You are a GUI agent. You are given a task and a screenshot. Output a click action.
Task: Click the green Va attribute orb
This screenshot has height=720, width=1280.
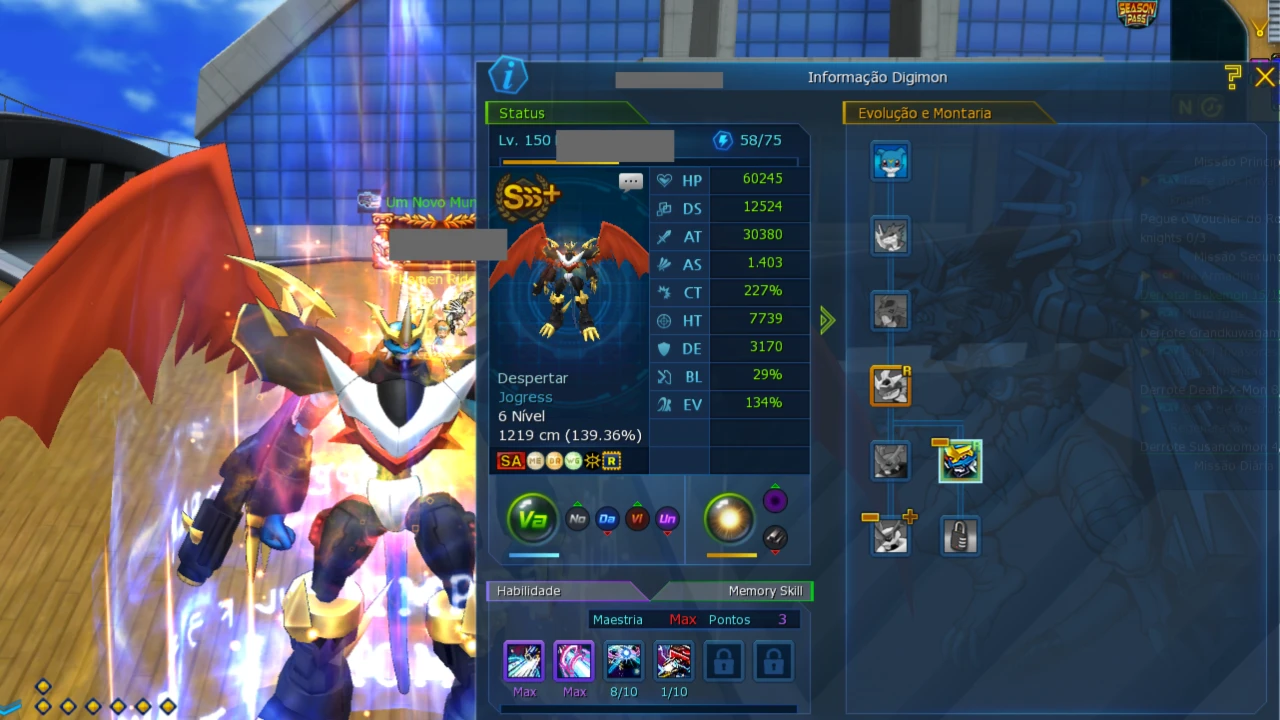pos(532,519)
